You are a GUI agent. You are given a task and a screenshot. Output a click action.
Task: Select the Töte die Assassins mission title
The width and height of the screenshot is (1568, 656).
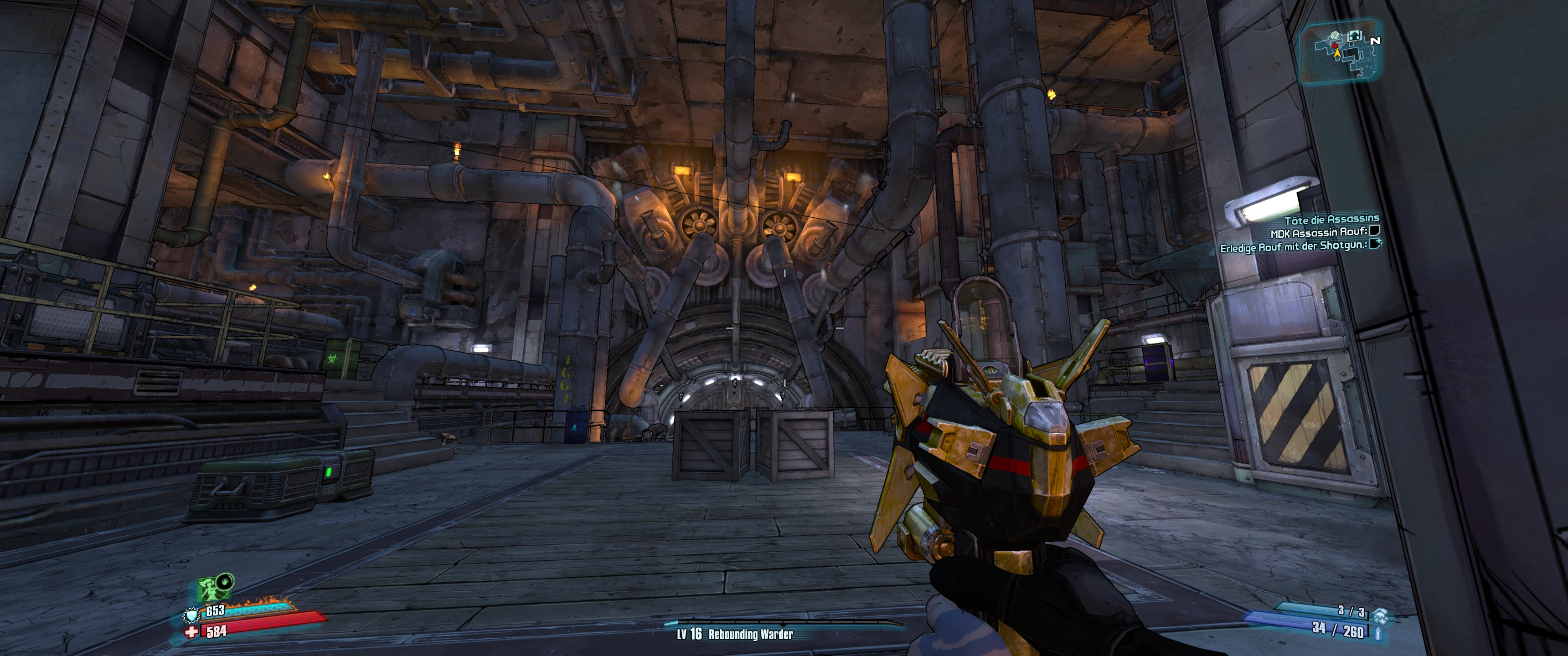tap(1331, 219)
